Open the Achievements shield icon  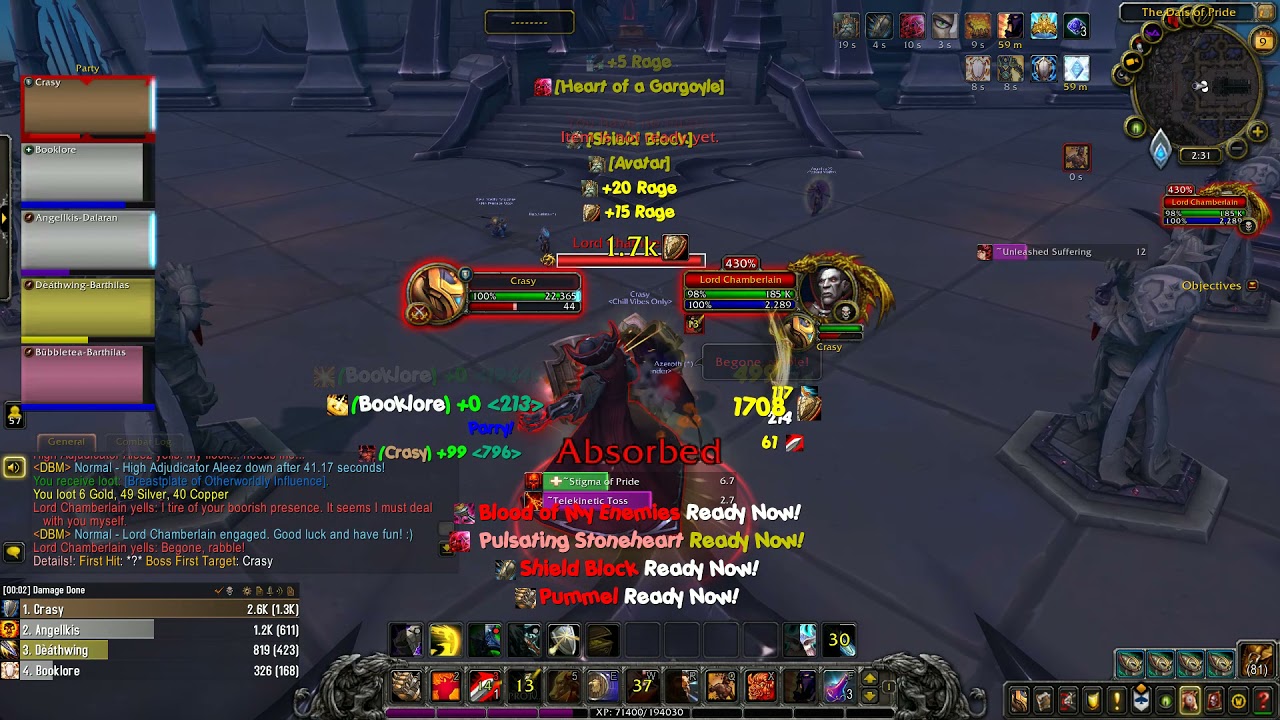click(1091, 700)
